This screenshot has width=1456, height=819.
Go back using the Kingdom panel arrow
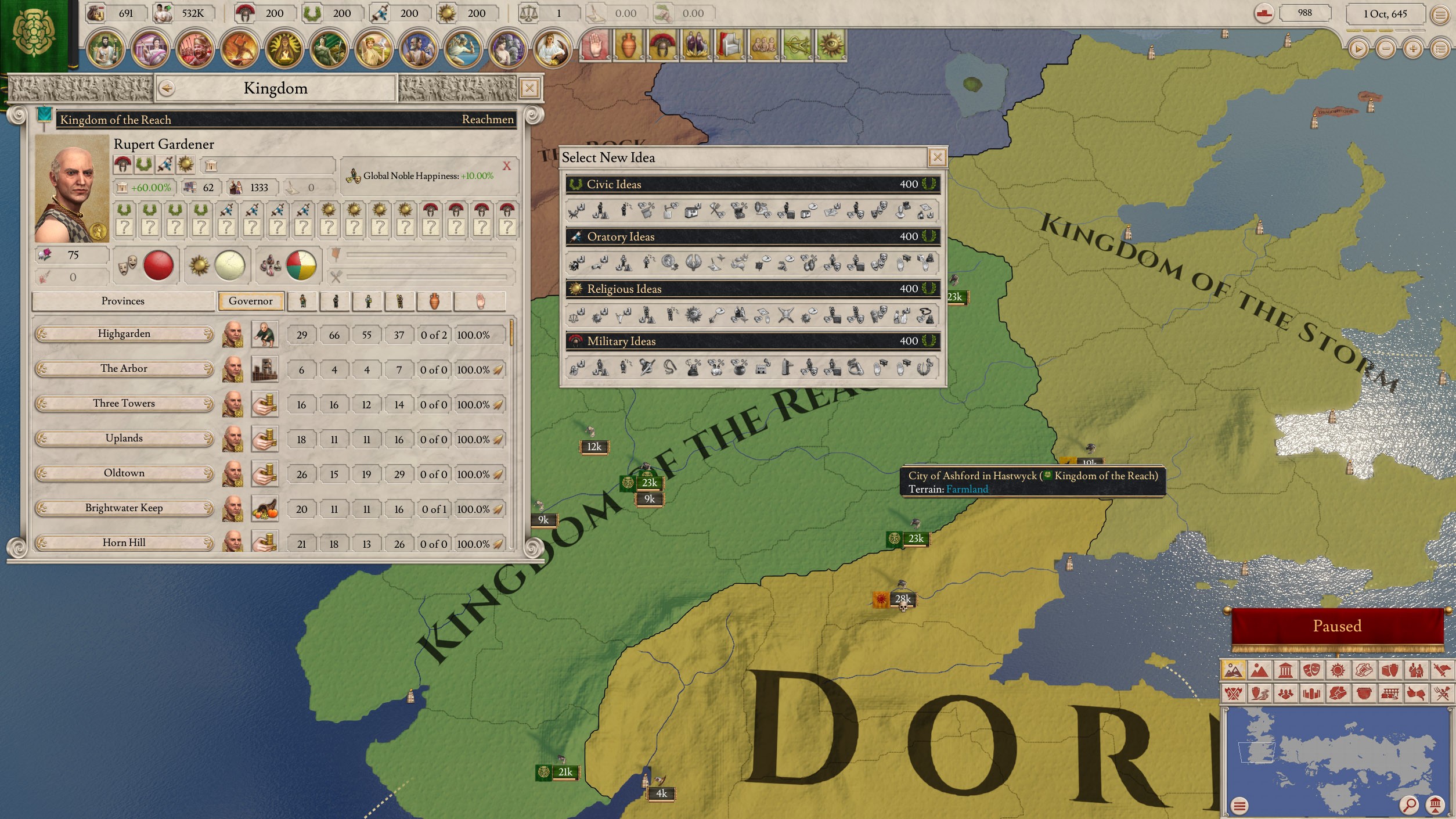[167, 88]
